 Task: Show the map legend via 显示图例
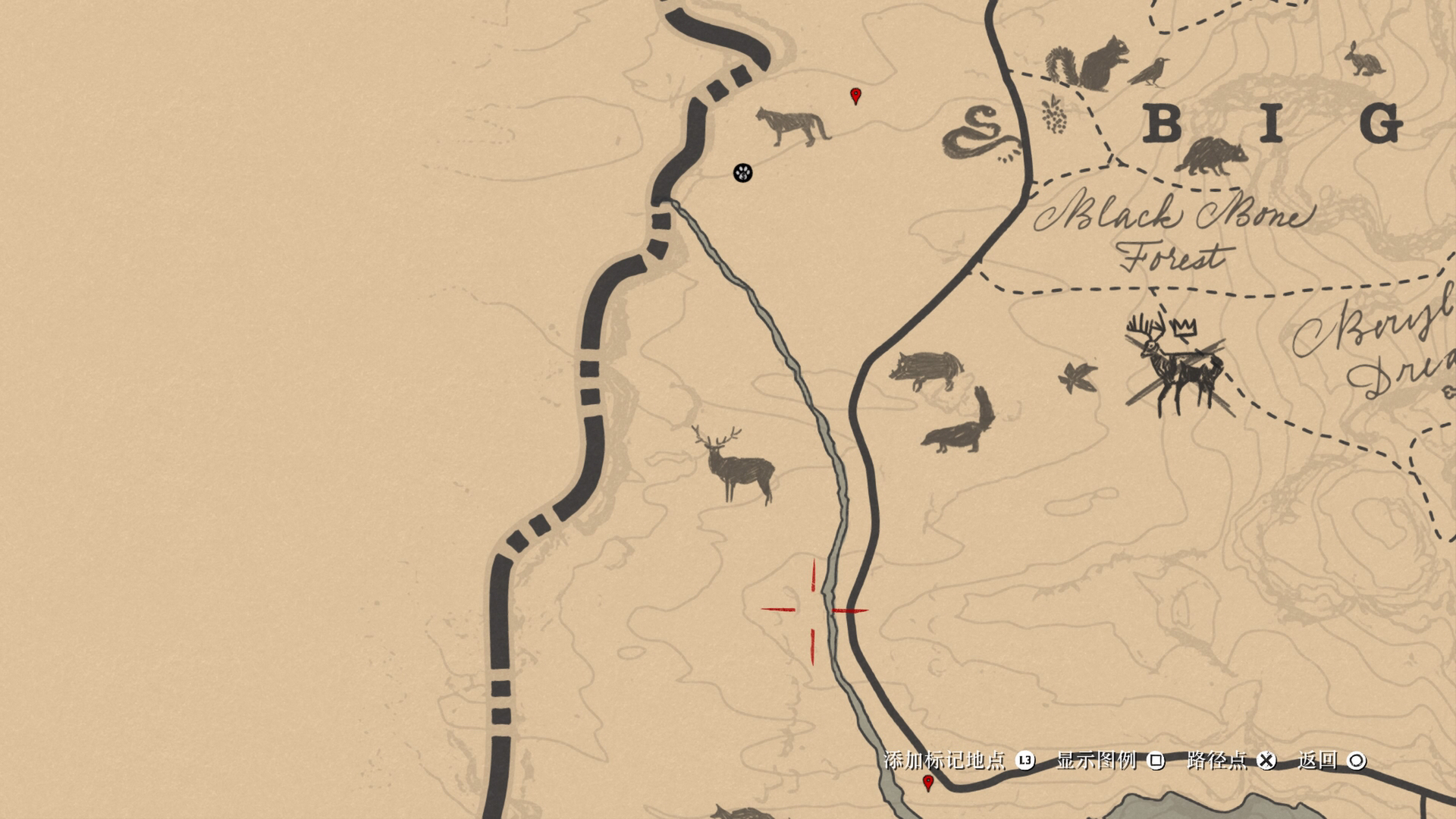click(1097, 760)
